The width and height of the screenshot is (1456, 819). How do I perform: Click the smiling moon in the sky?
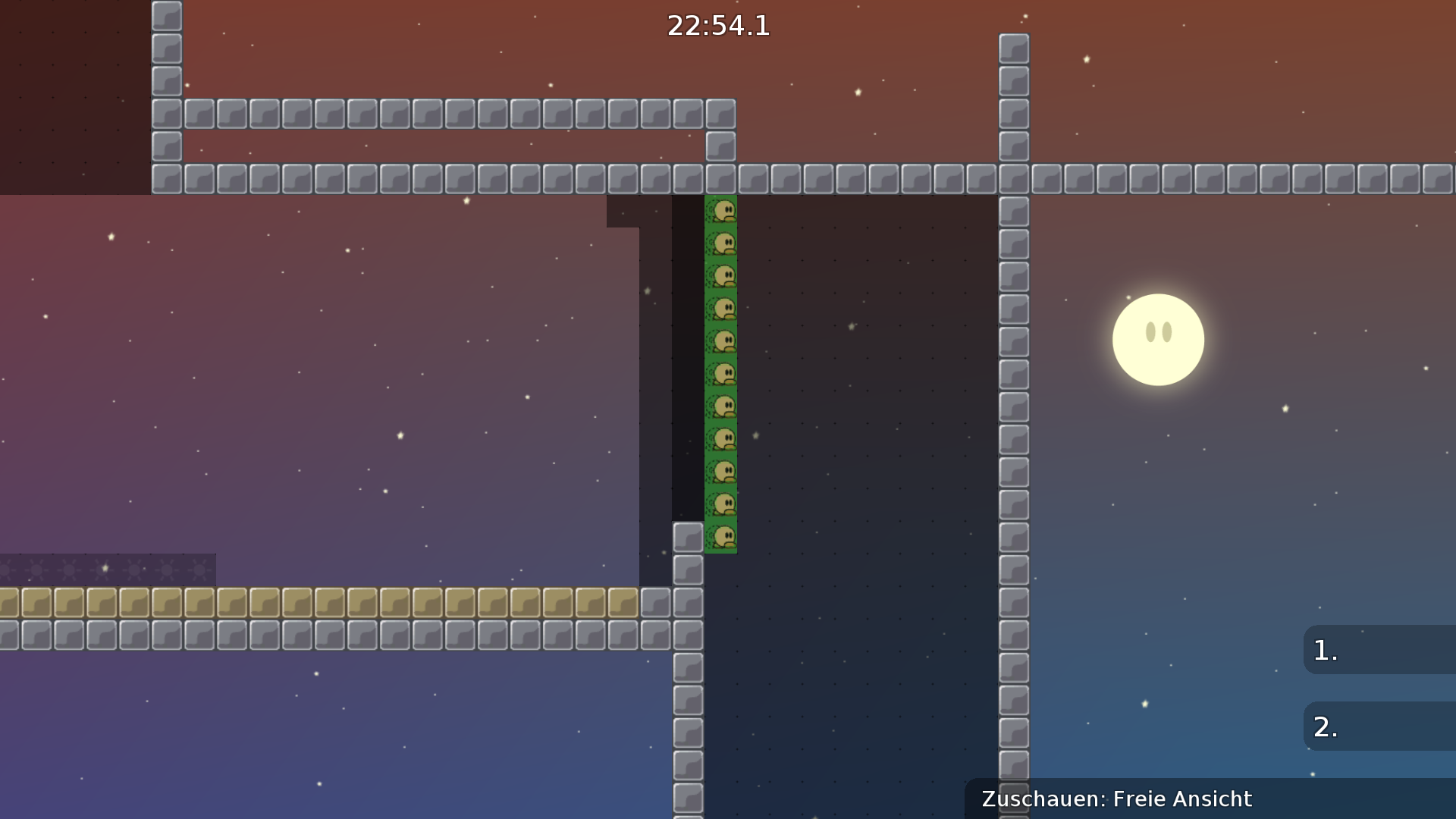coord(1158,340)
